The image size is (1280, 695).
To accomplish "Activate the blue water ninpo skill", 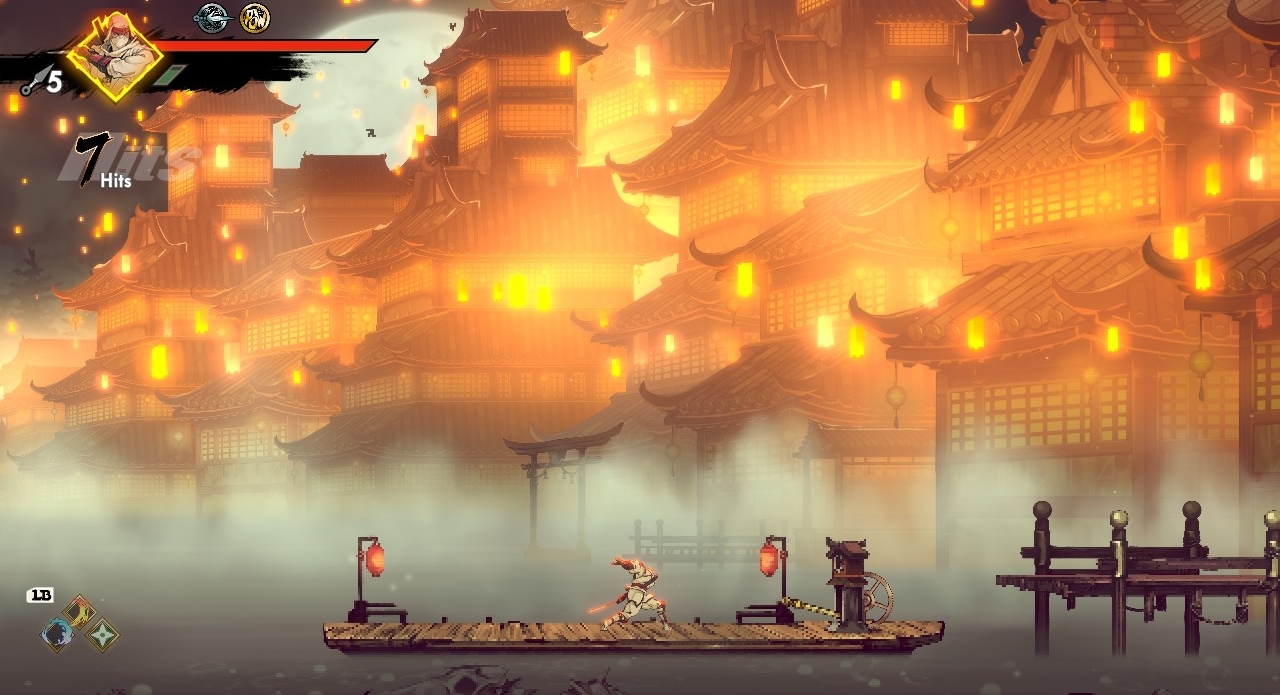I will click(57, 634).
